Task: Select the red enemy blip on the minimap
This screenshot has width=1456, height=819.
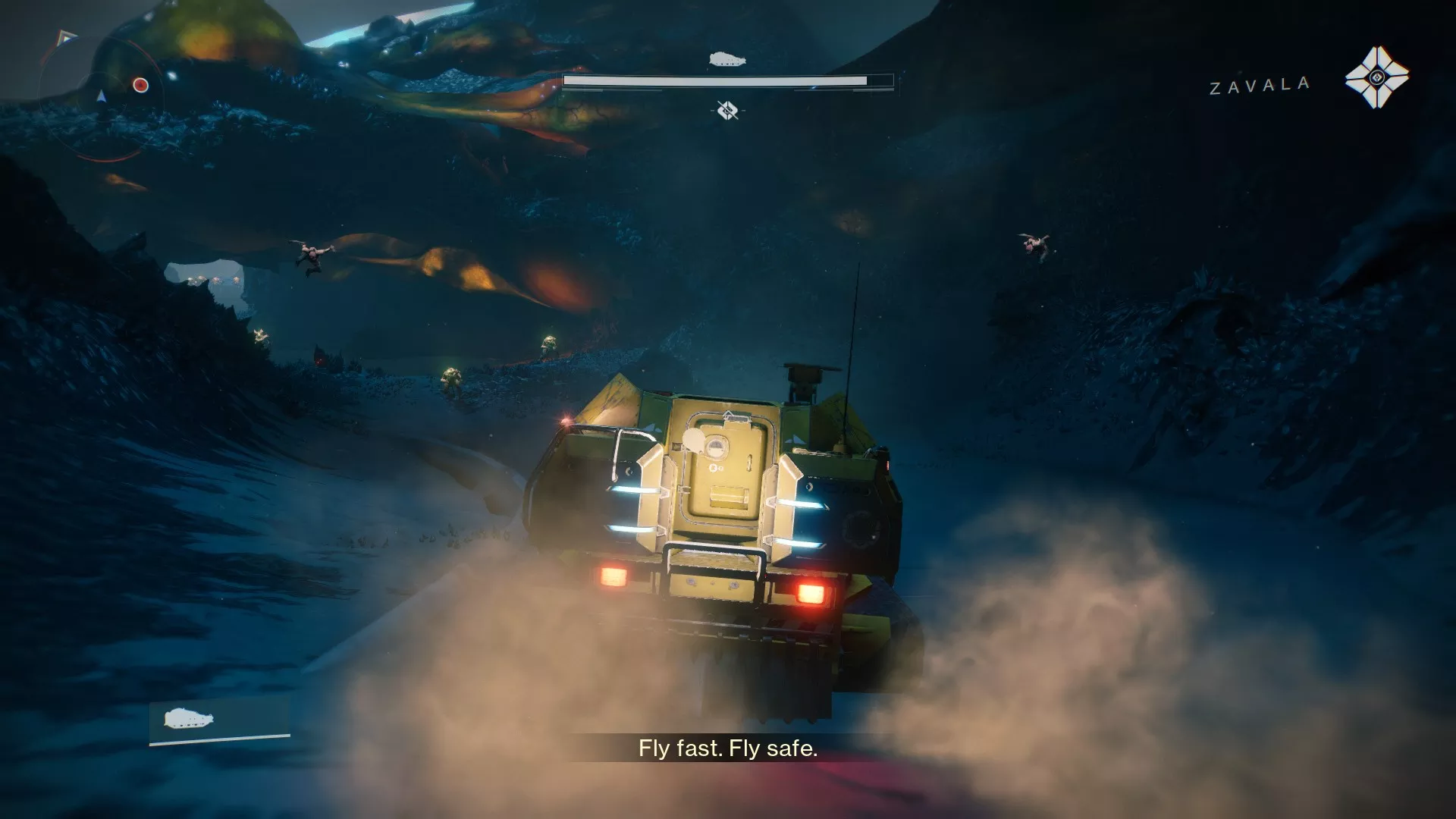Action: (141, 85)
